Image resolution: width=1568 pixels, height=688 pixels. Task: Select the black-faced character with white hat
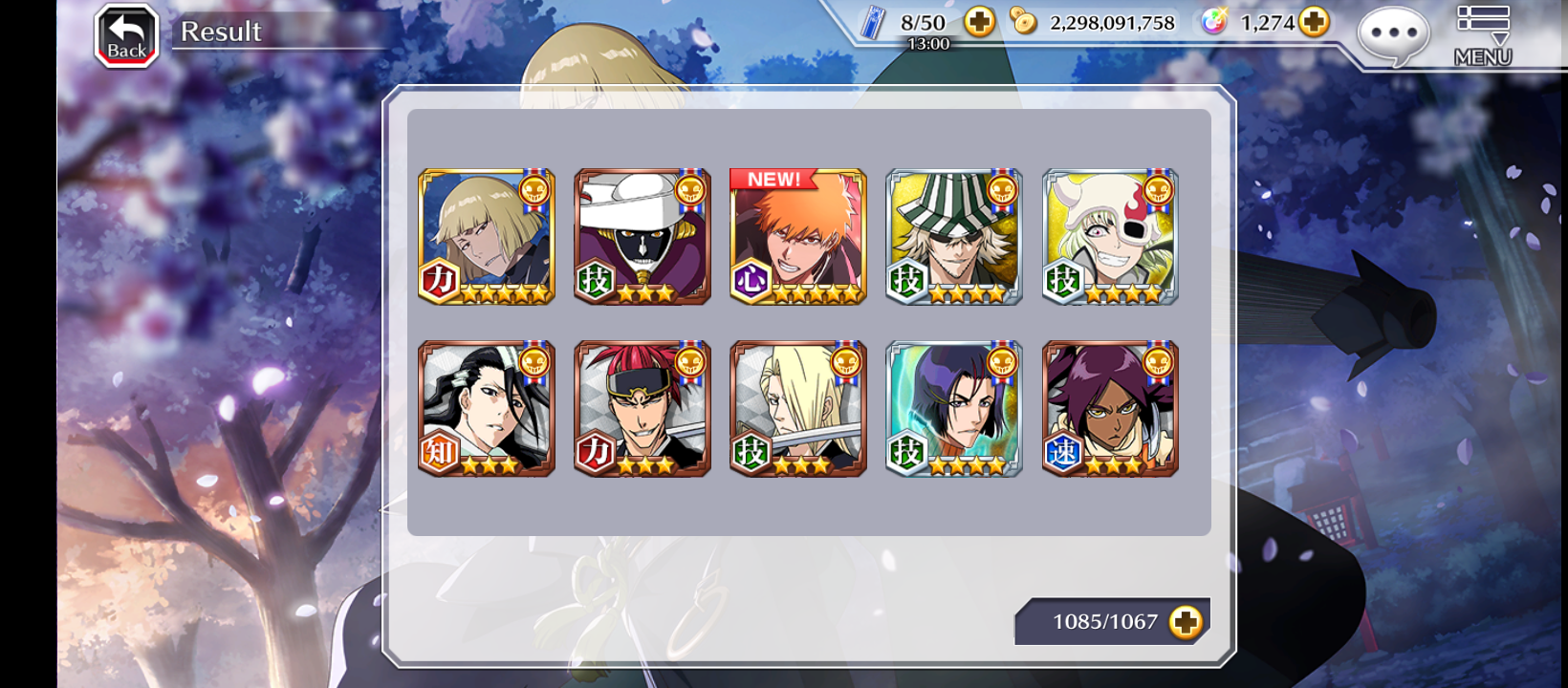[642, 237]
